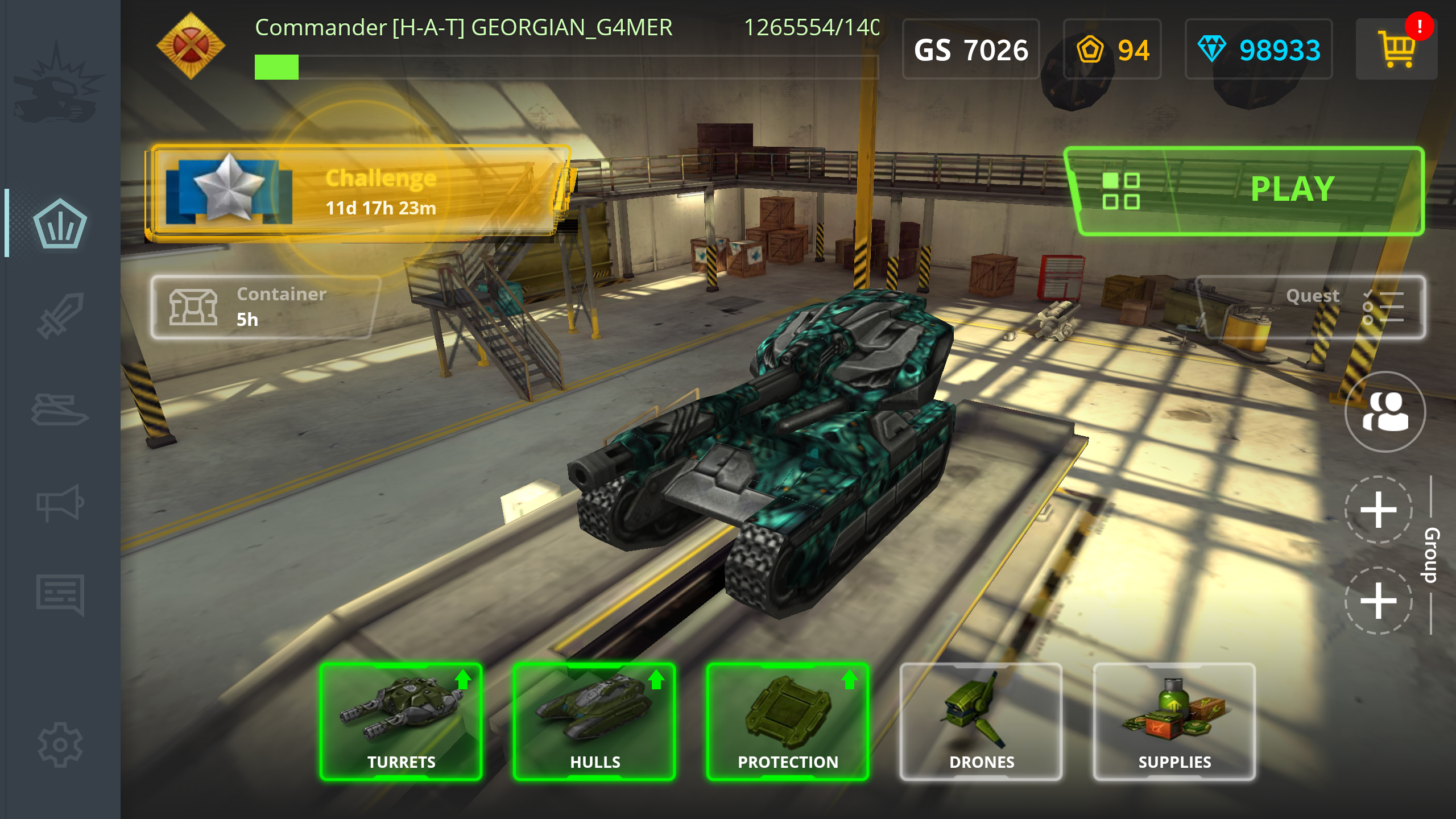Tap the blue crystals balance
1456x819 pixels.
pyautogui.click(x=1258, y=50)
